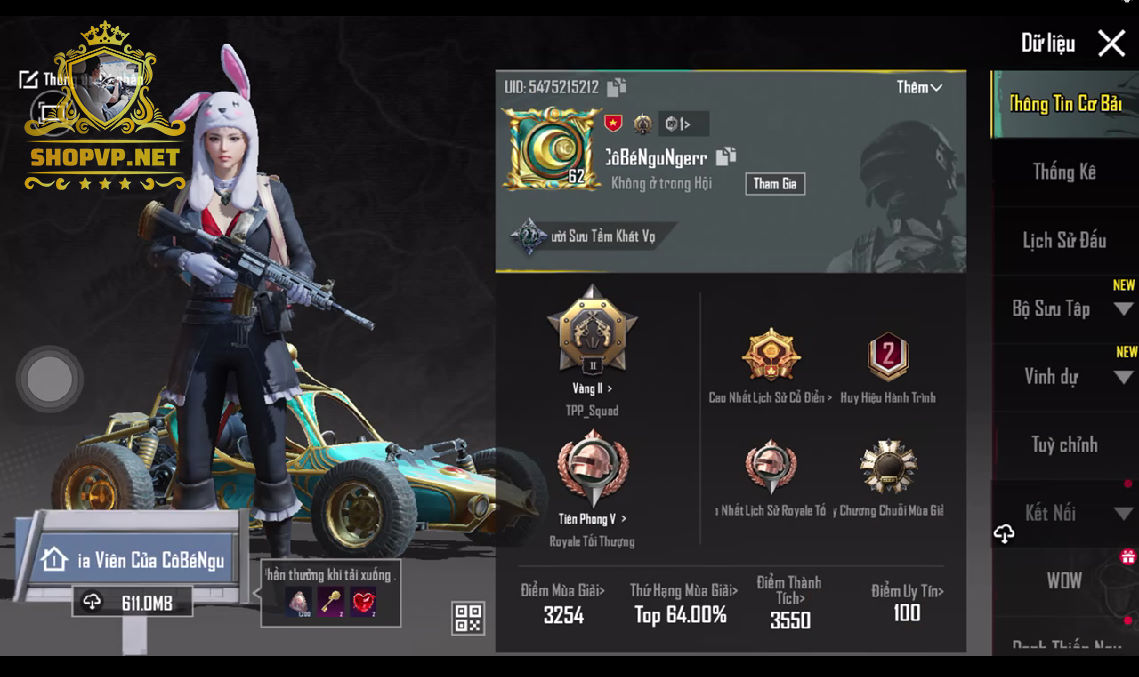Expand the Bộ Sưu Tập section
Image resolution: width=1139 pixels, height=677 pixels.
point(1123,309)
